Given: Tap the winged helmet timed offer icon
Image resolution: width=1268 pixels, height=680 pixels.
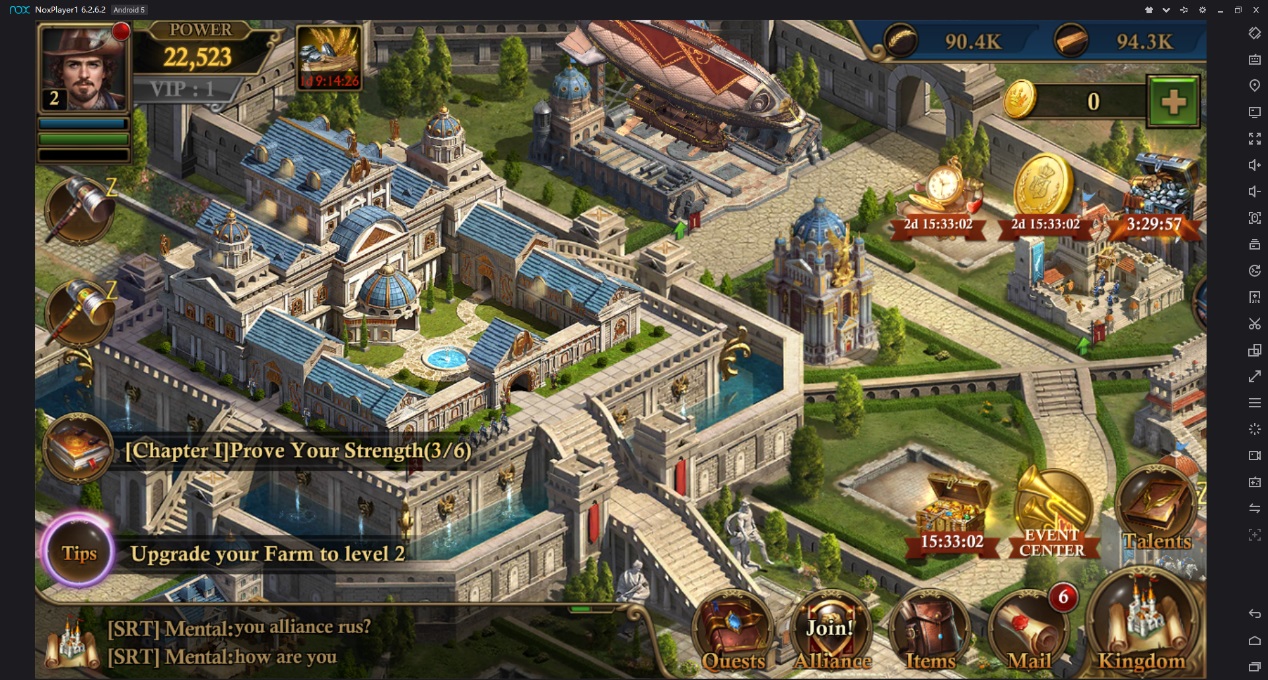Looking at the screenshot, I should click(x=329, y=57).
